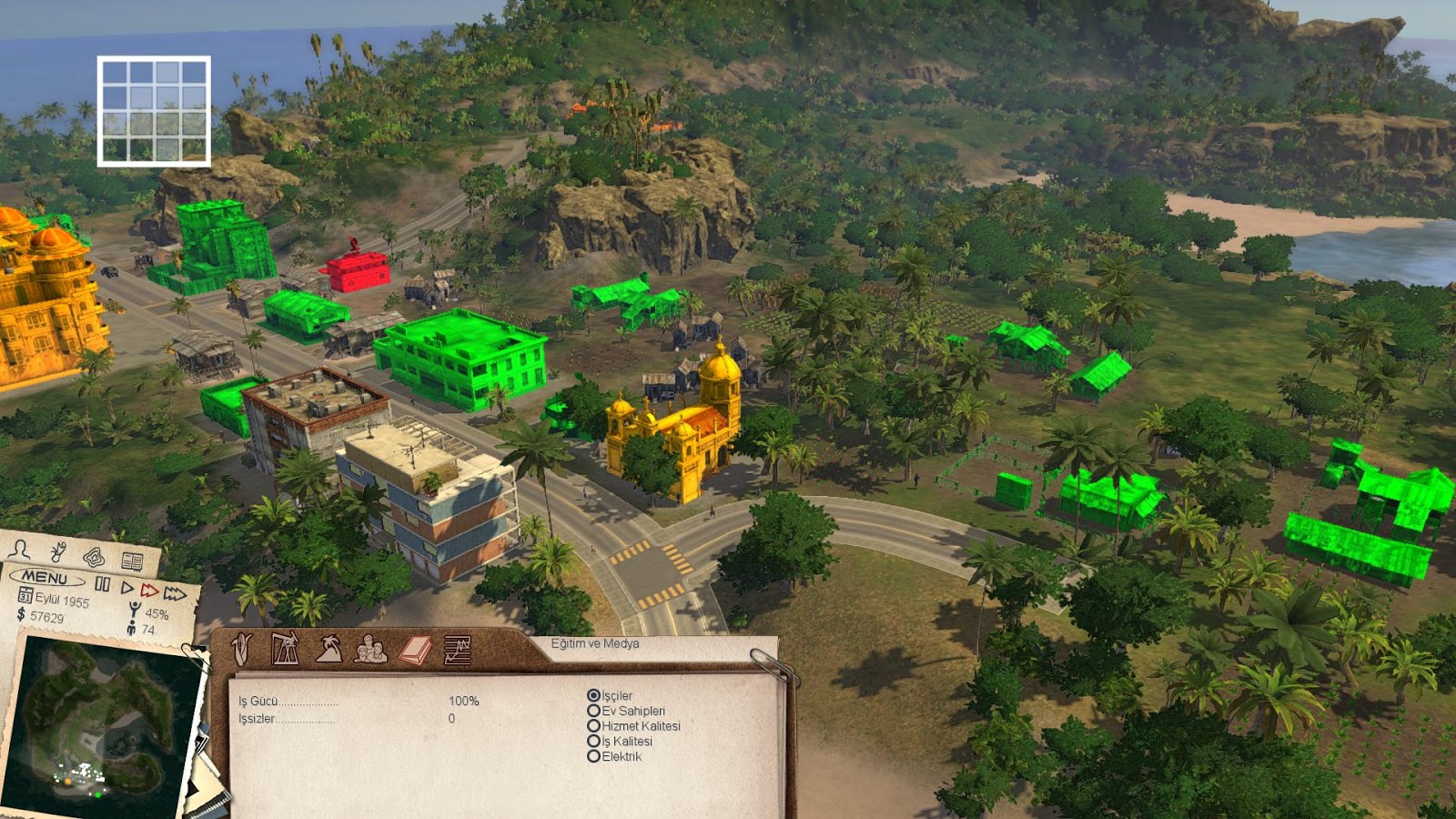The image size is (1456, 819).
Task: Select the oil derrick resources tab
Action: pyautogui.click(x=285, y=649)
